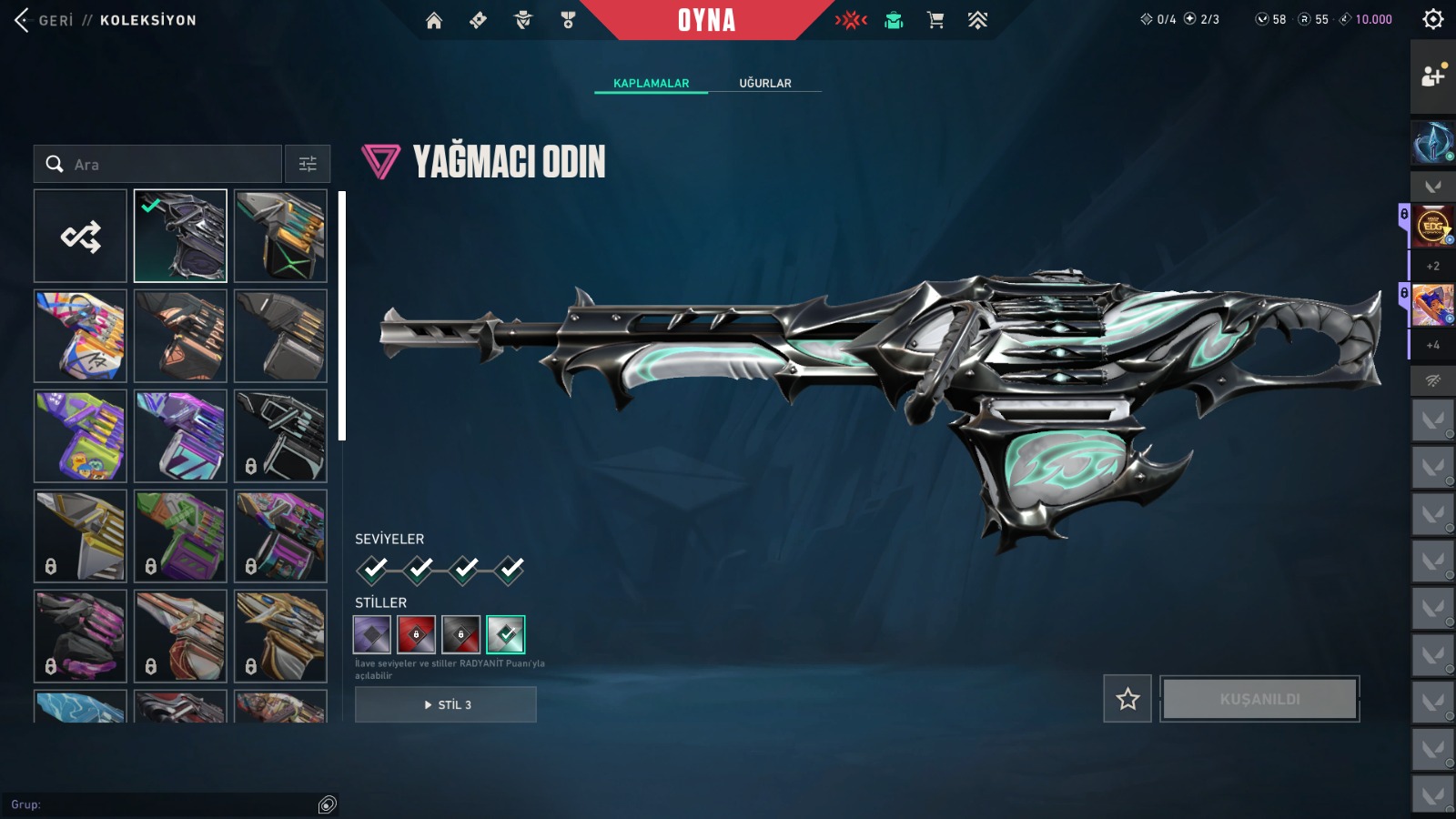The image size is (1456, 819).
Task: Open the skin filter options
Action: click(308, 165)
